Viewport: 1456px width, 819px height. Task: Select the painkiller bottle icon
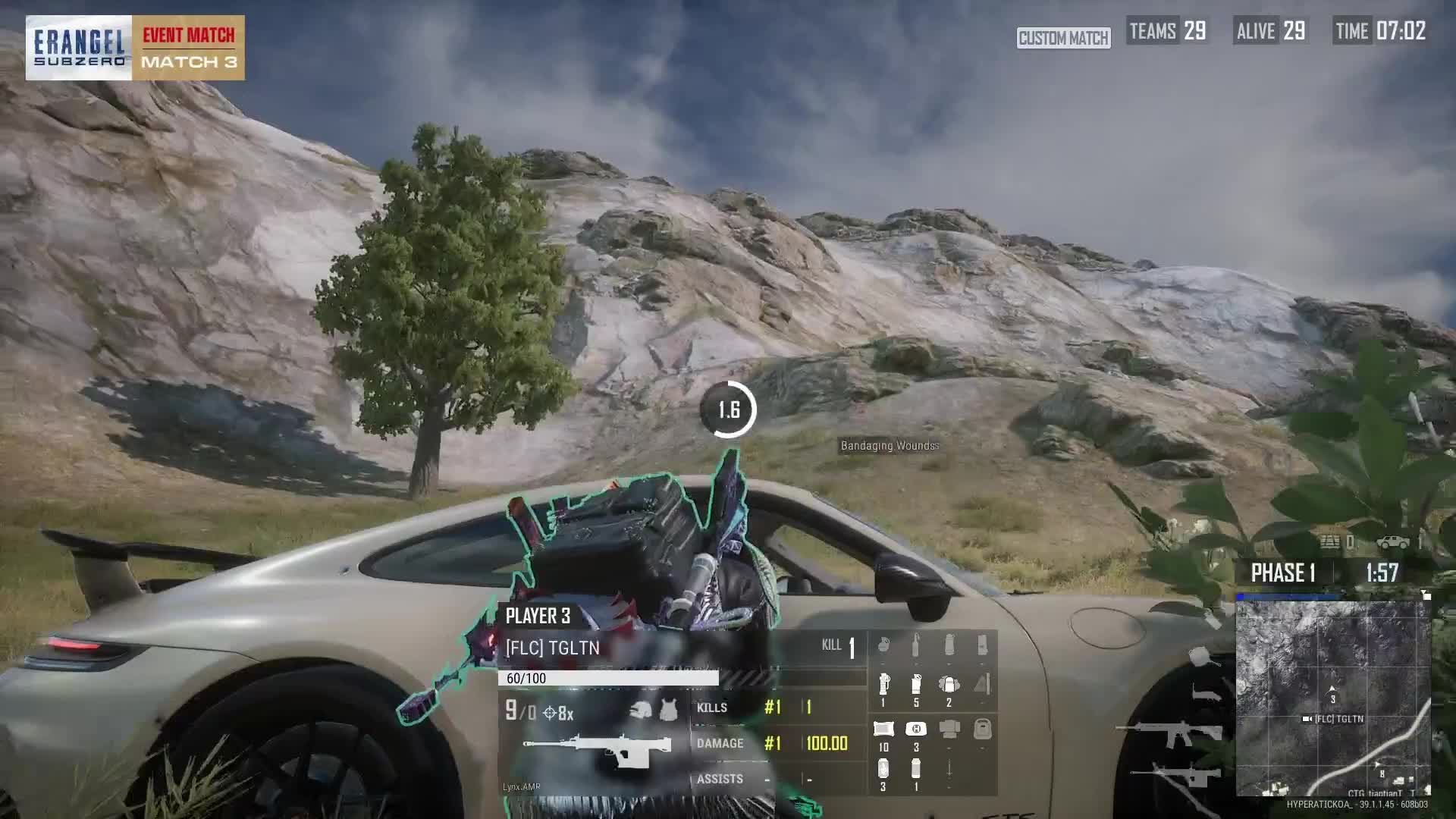point(916,769)
